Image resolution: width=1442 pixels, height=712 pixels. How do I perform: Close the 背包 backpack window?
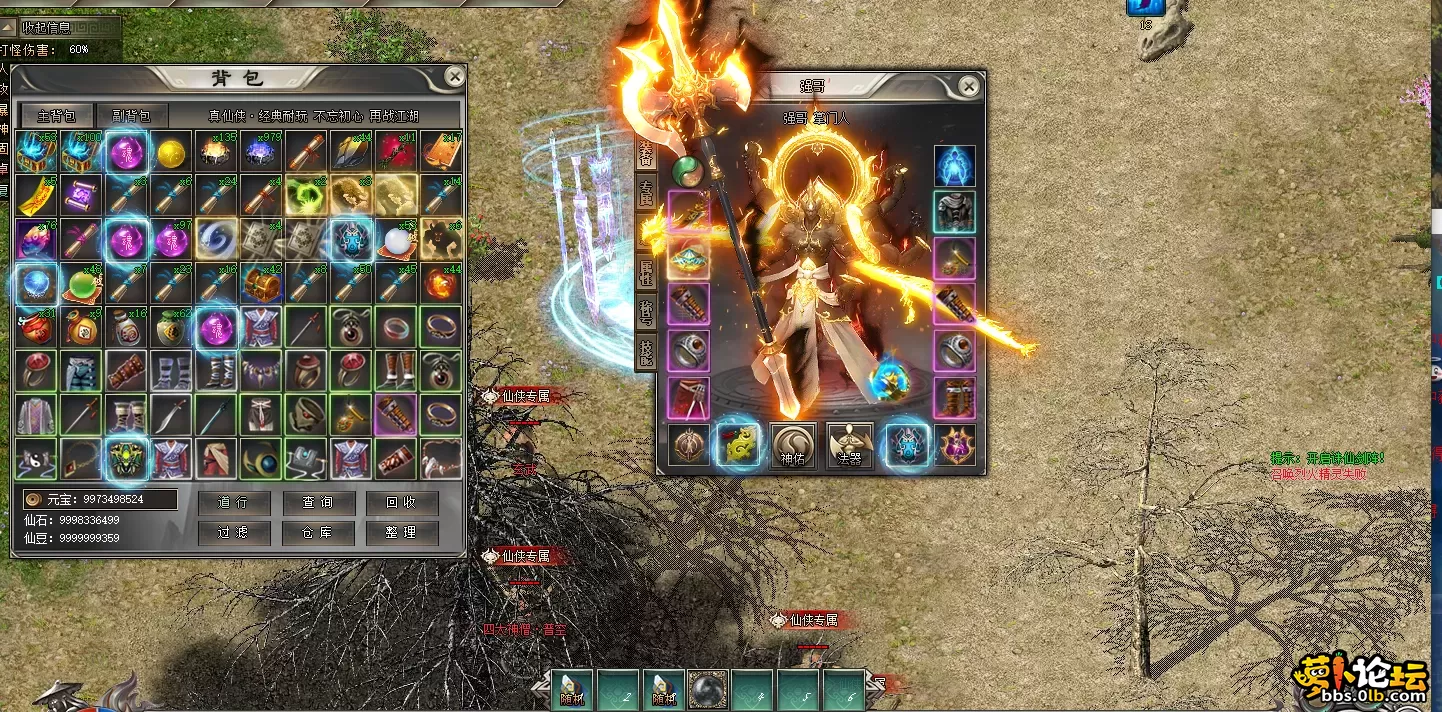coord(455,76)
